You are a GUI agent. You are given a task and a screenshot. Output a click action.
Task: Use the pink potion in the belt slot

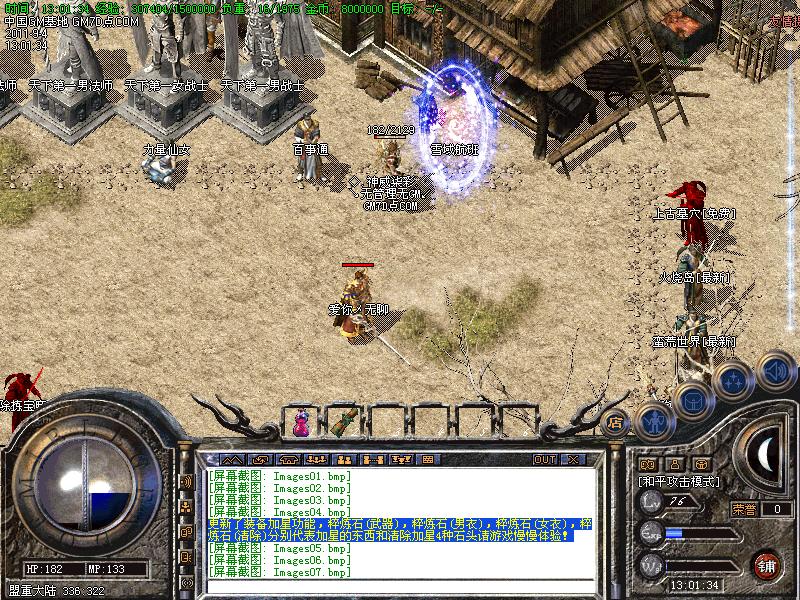(301, 423)
